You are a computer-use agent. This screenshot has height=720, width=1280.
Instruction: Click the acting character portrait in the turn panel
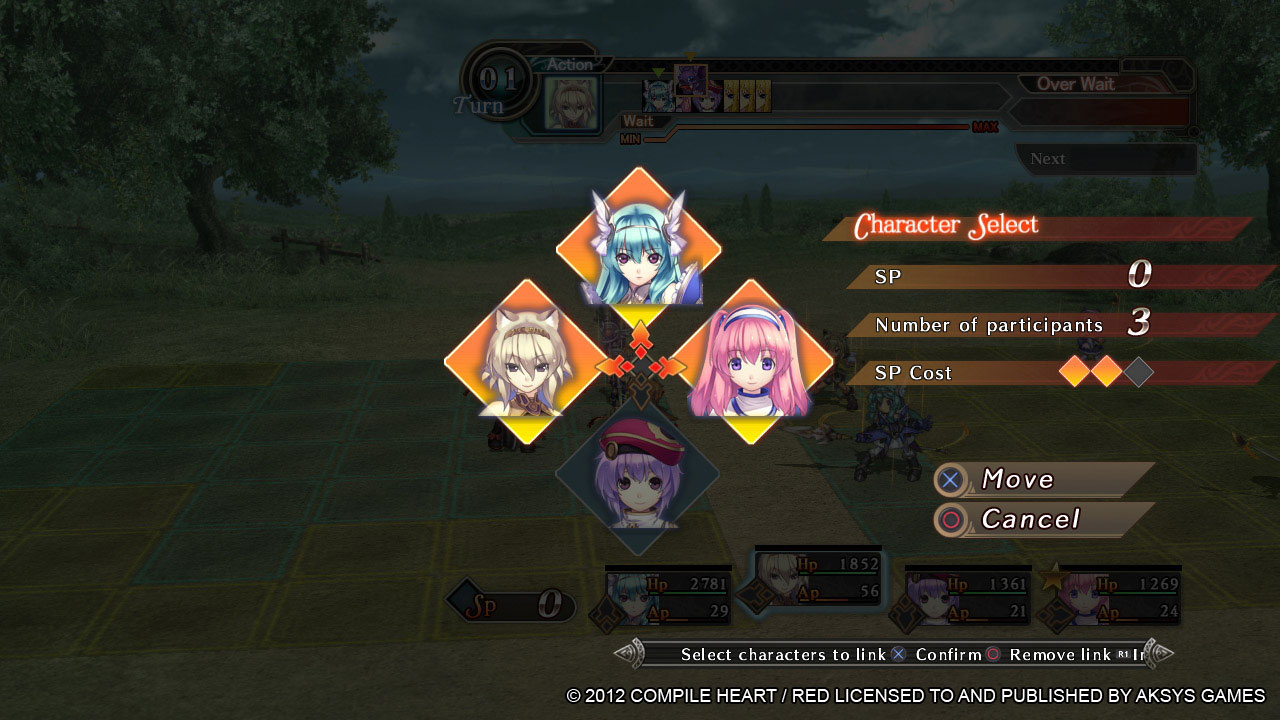[x=571, y=102]
